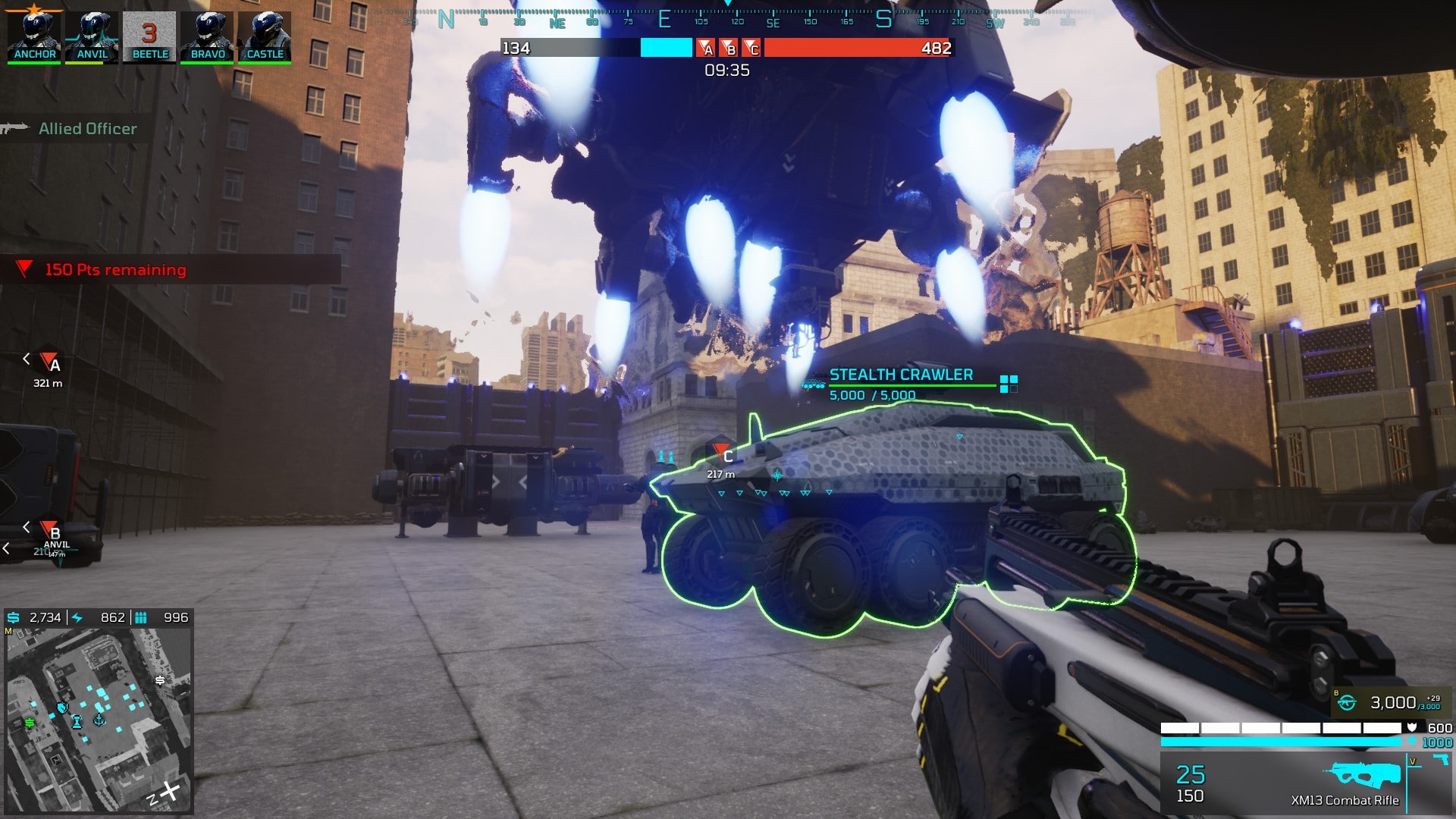
Task: Select squad member CASTLE portrait
Action: tap(265, 35)
